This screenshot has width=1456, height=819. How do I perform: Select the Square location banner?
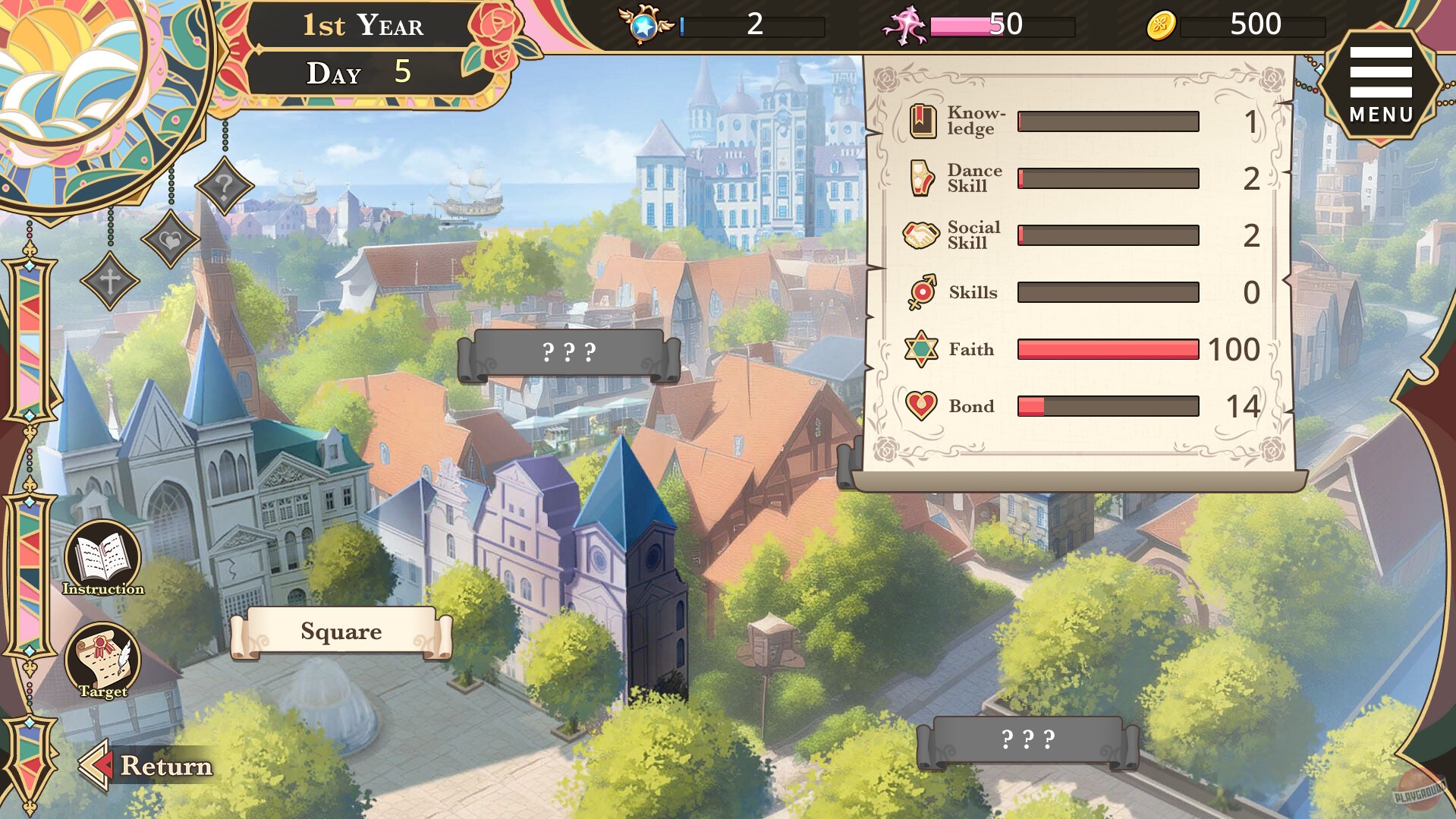click(x=340, y=632)
